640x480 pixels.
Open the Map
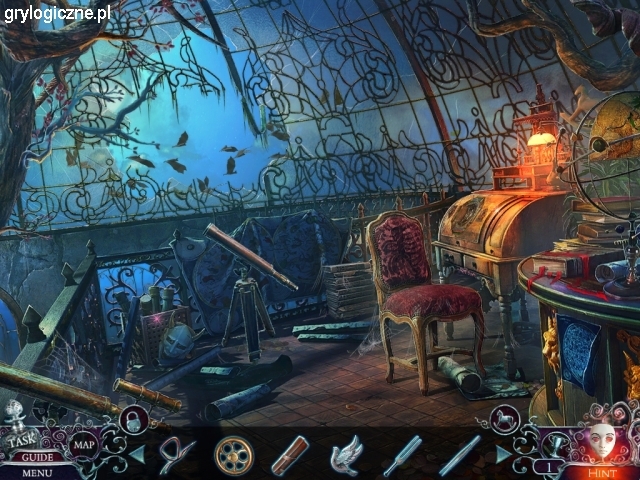pyautogui.click(x=85, y=445)
